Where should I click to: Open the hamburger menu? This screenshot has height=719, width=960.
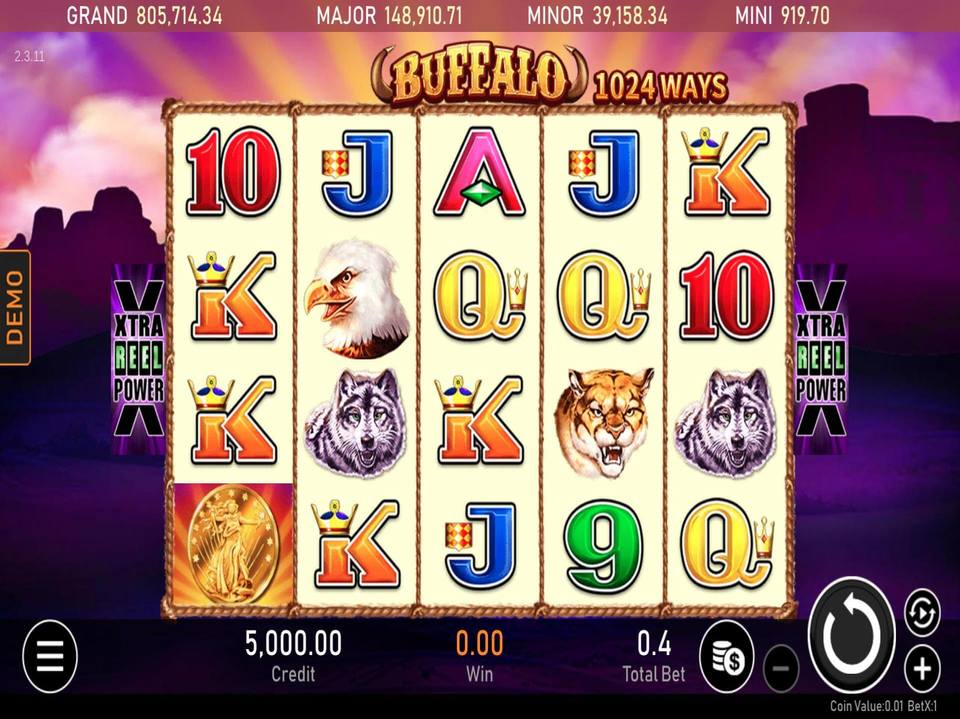coord(49,656)
